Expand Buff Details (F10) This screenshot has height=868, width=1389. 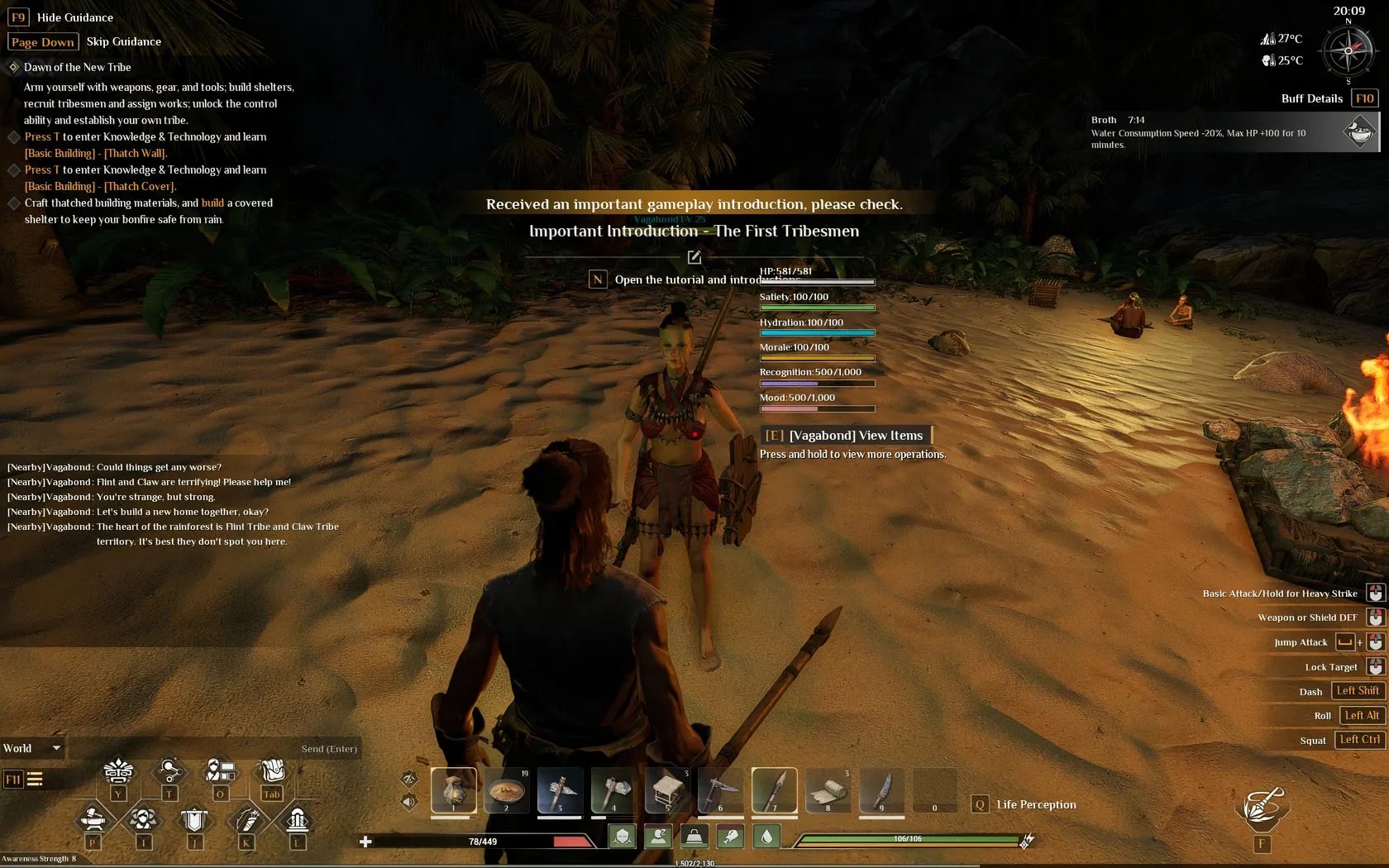1364,98
